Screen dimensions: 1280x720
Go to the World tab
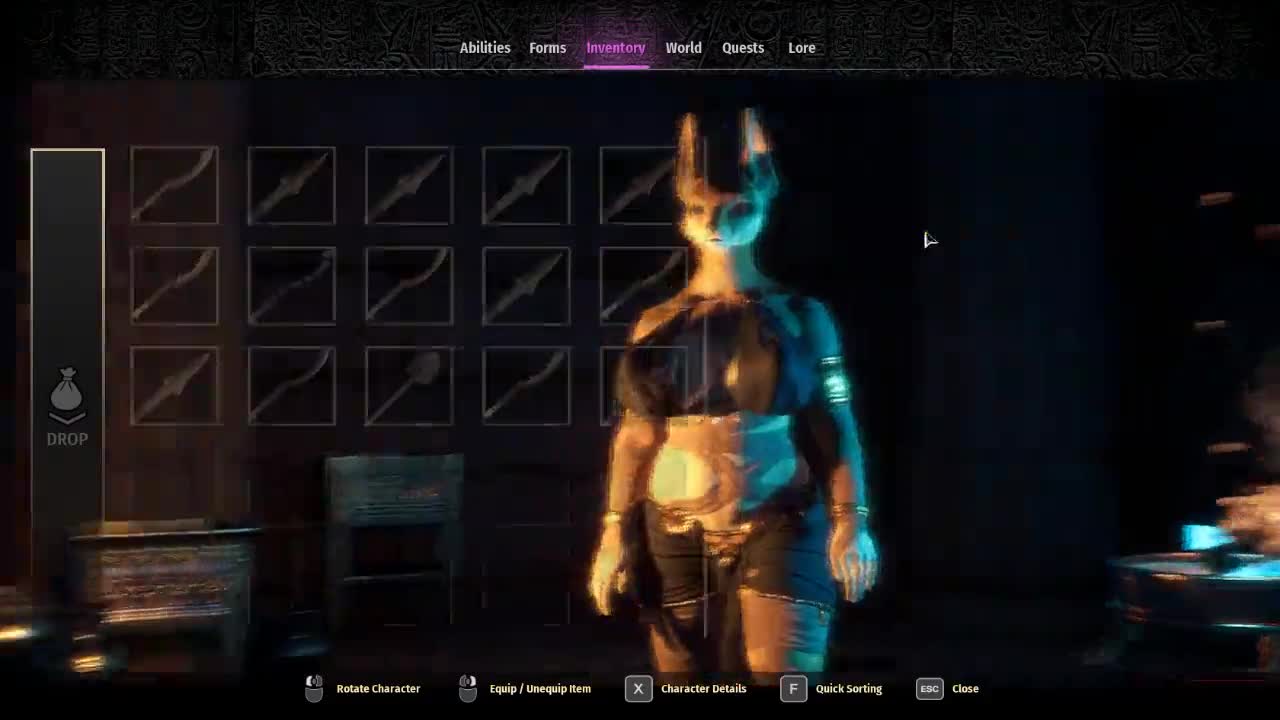pyautogui.click(x=683, y=48)
